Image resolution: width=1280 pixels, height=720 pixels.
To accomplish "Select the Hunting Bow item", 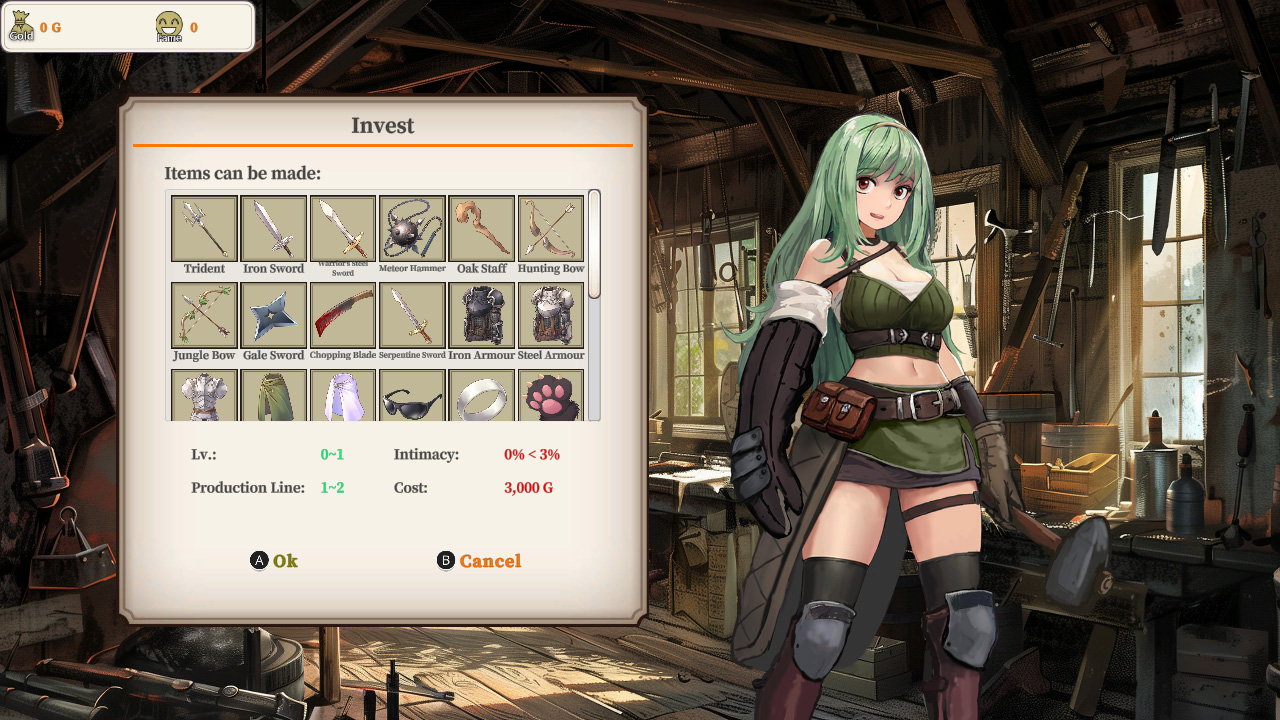I will [x=550, y=228].
